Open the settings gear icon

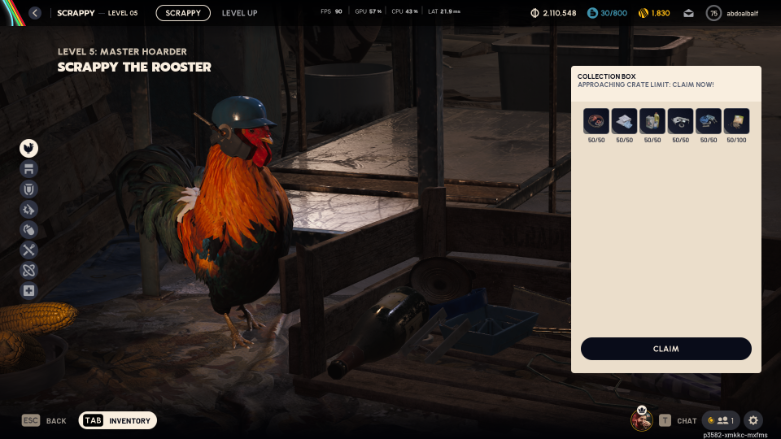click(x=754, y=421)
